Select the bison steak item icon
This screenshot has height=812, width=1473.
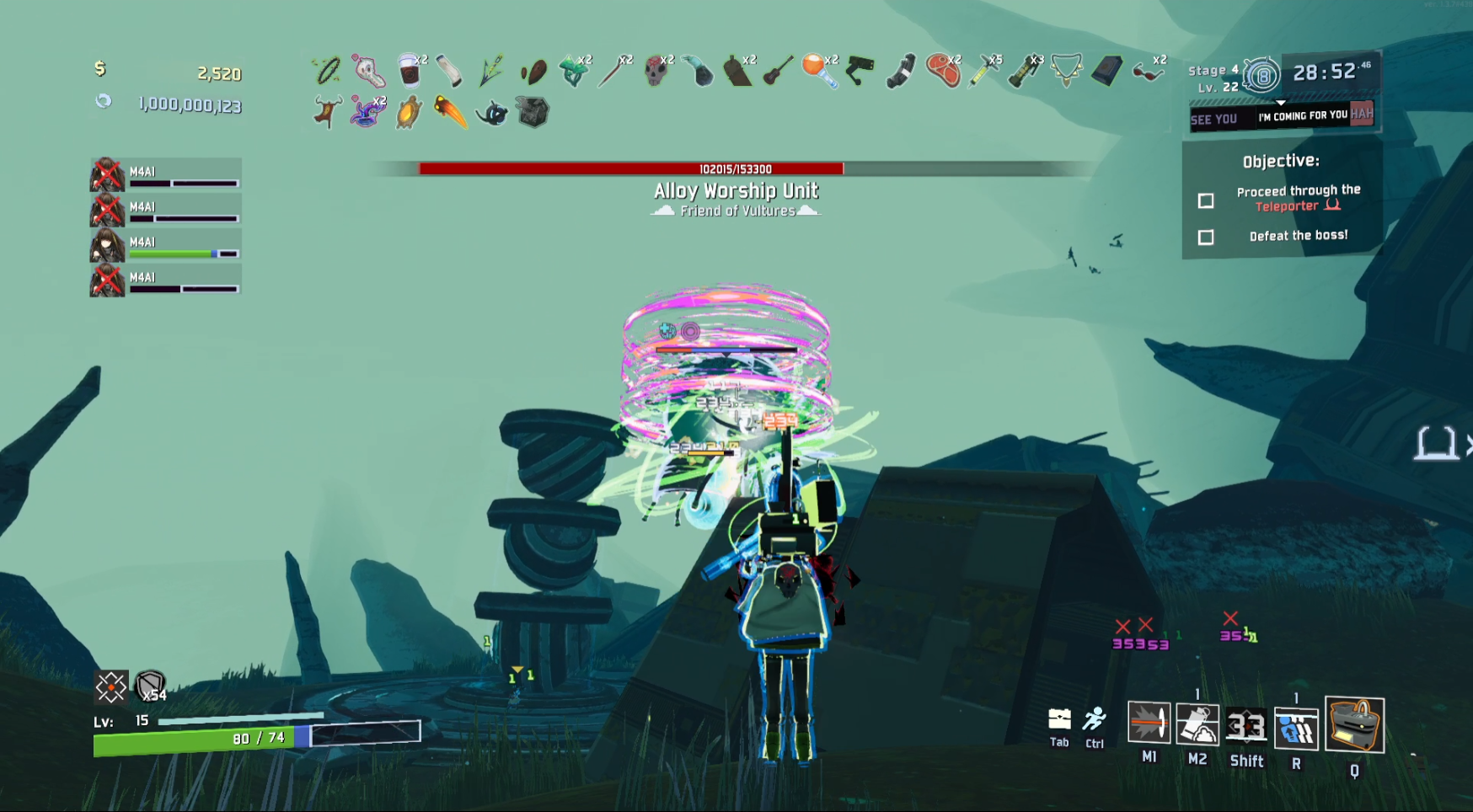[x=943, y=71]
